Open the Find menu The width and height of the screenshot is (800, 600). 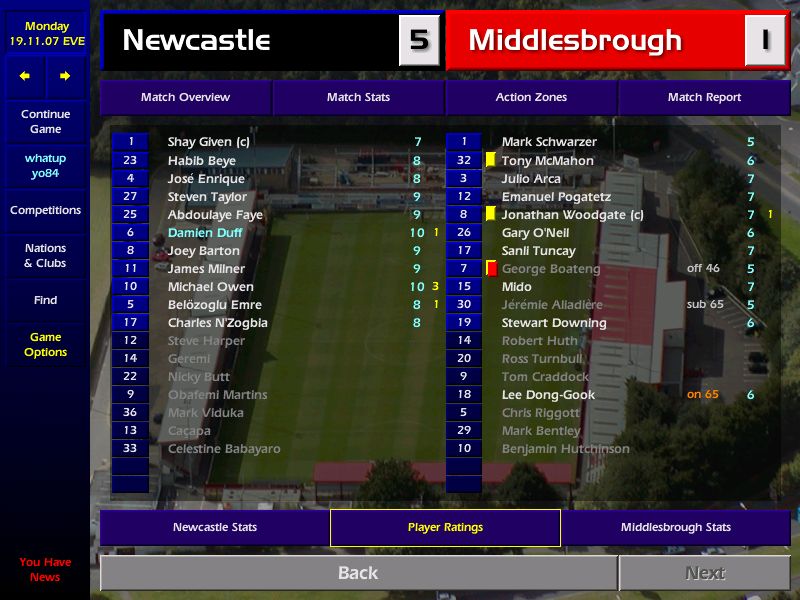45,300
